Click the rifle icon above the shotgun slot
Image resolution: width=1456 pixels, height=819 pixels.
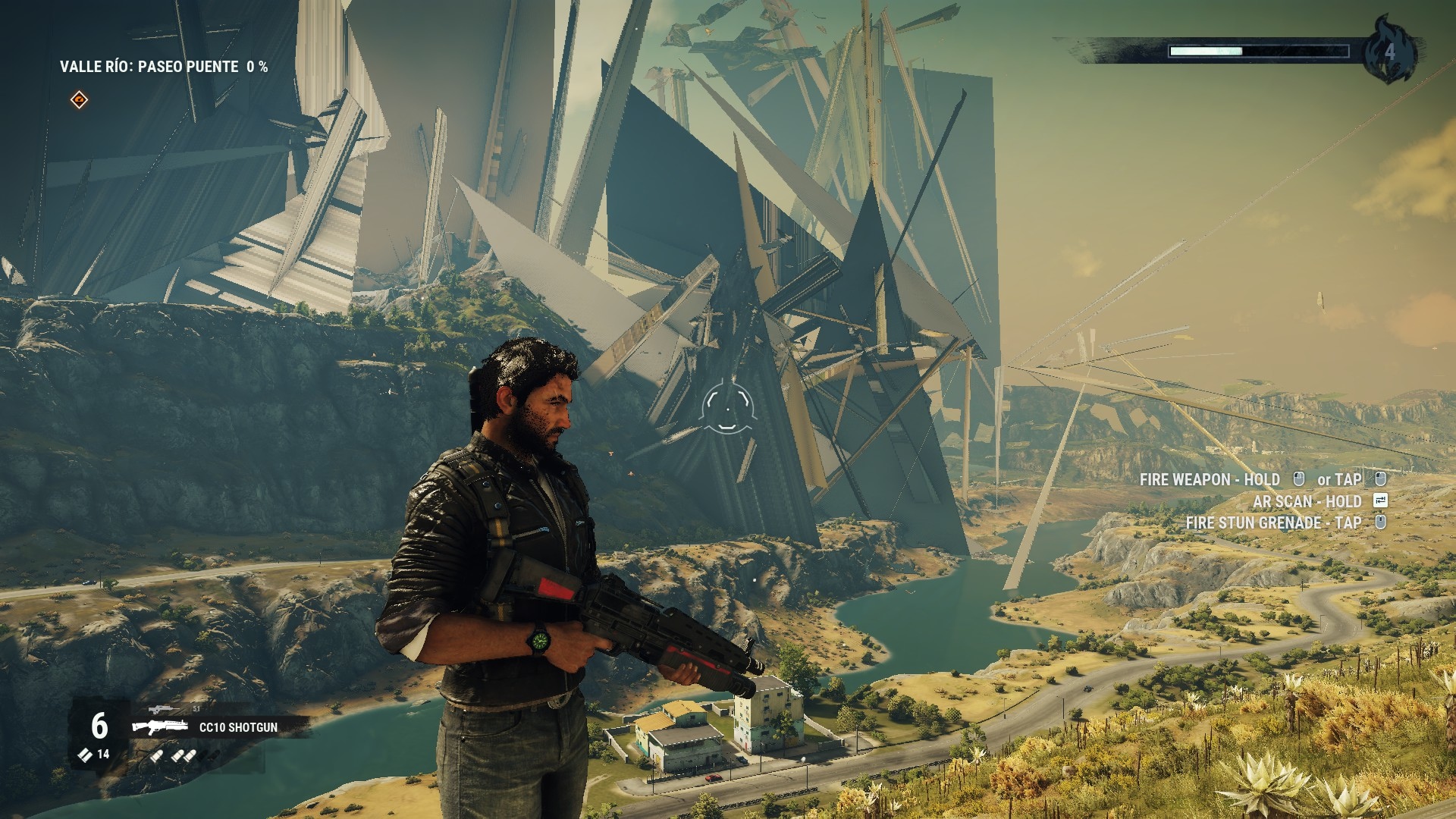tap(163, 709)
